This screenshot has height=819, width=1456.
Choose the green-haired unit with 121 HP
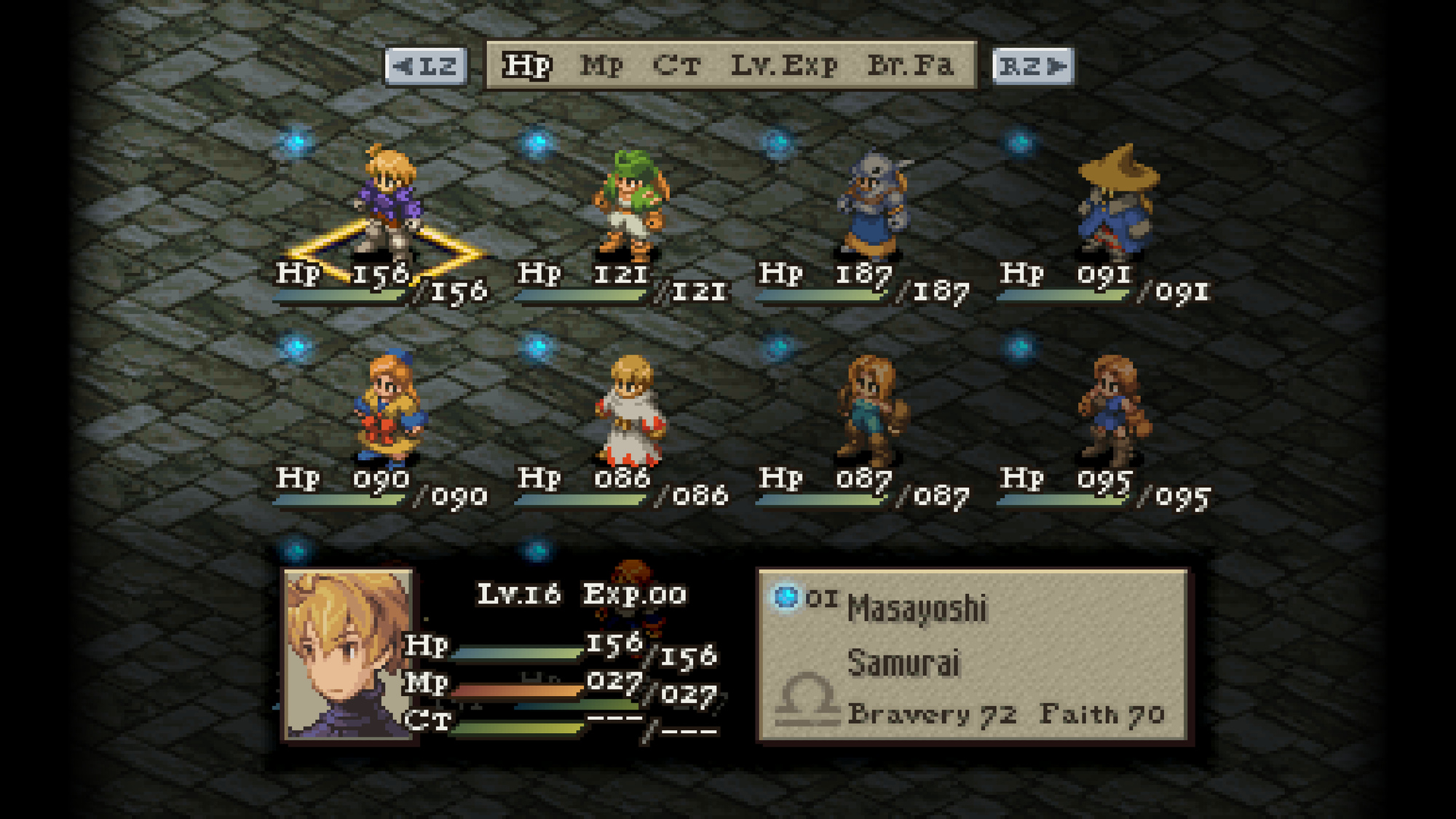click(x=630, y=204)
